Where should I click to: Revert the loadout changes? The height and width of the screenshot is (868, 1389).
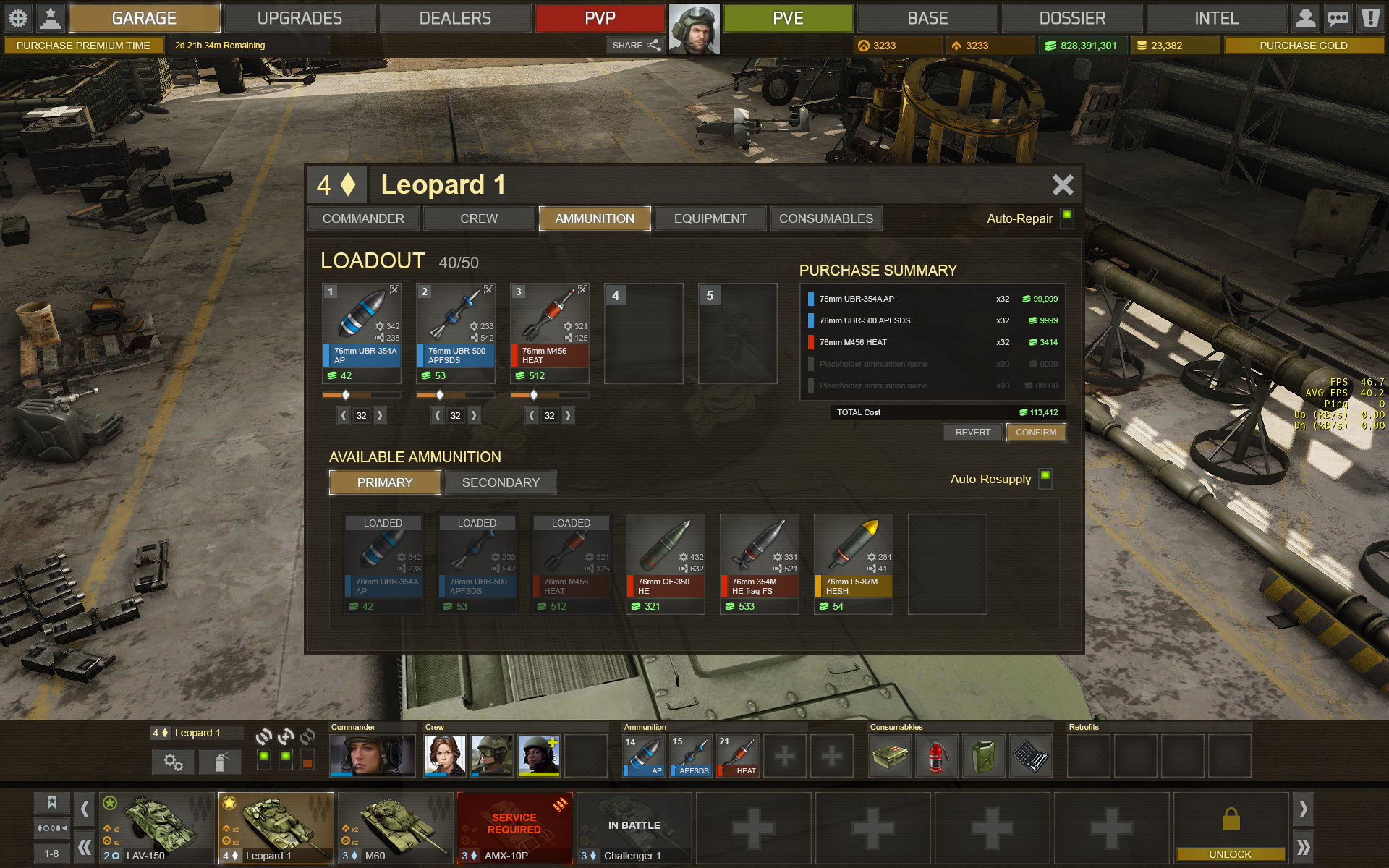coord(972,433)
